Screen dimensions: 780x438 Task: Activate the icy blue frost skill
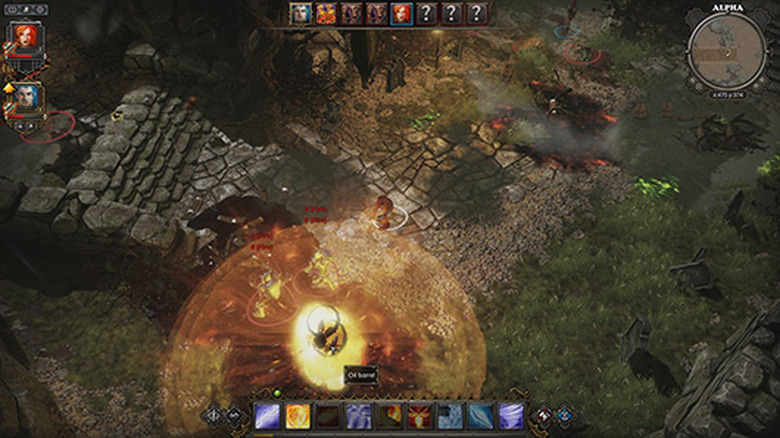450,416
